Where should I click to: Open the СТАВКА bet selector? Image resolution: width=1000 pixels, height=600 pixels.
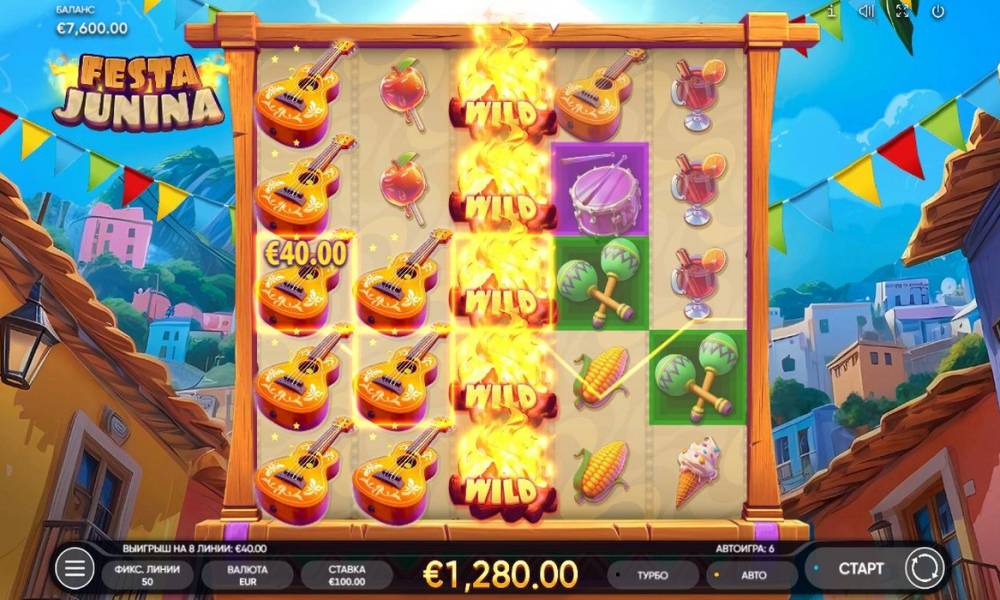tap(347, 575)
